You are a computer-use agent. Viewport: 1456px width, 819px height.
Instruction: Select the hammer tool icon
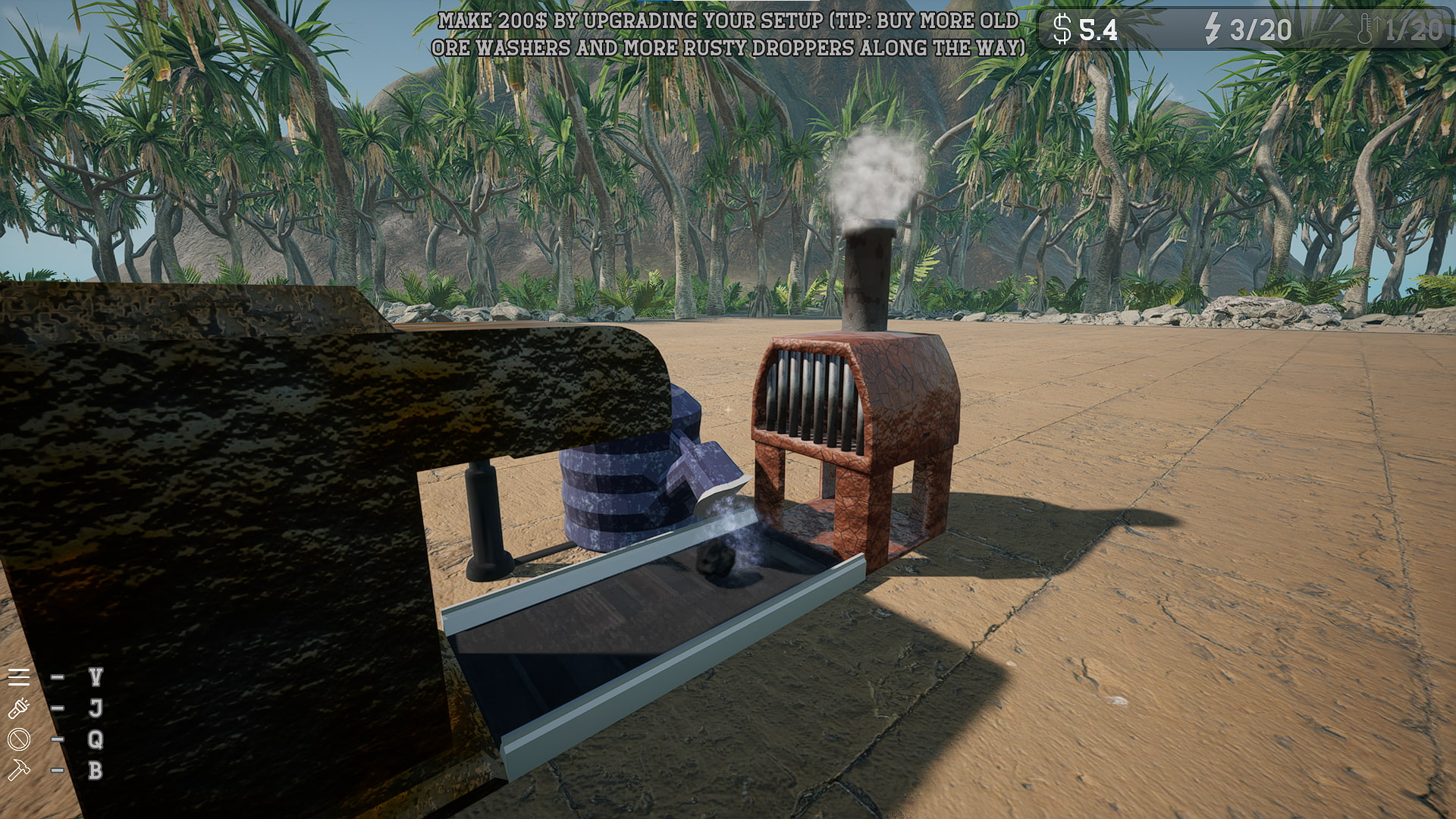click(x=18, y=770)
